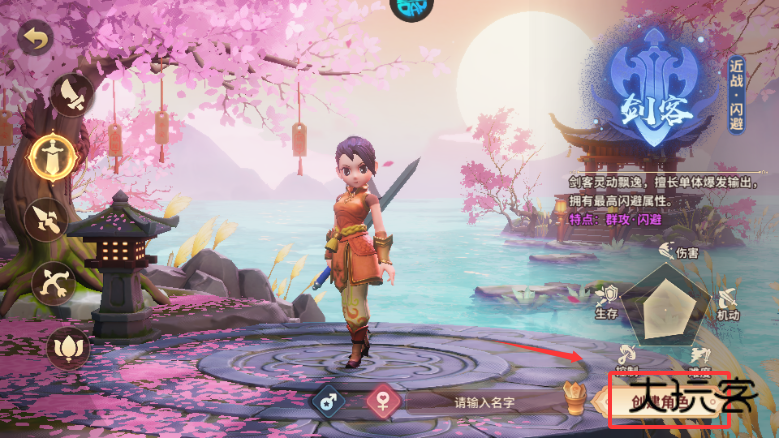
Task: Choose the lotus class icon
Action: pos(68,345)
